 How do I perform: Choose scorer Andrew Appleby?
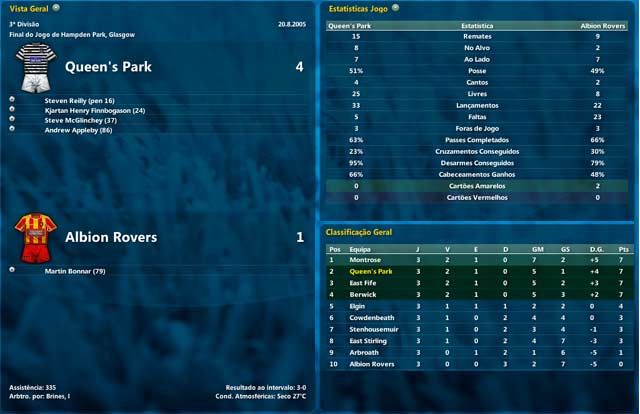click(78, 130)
